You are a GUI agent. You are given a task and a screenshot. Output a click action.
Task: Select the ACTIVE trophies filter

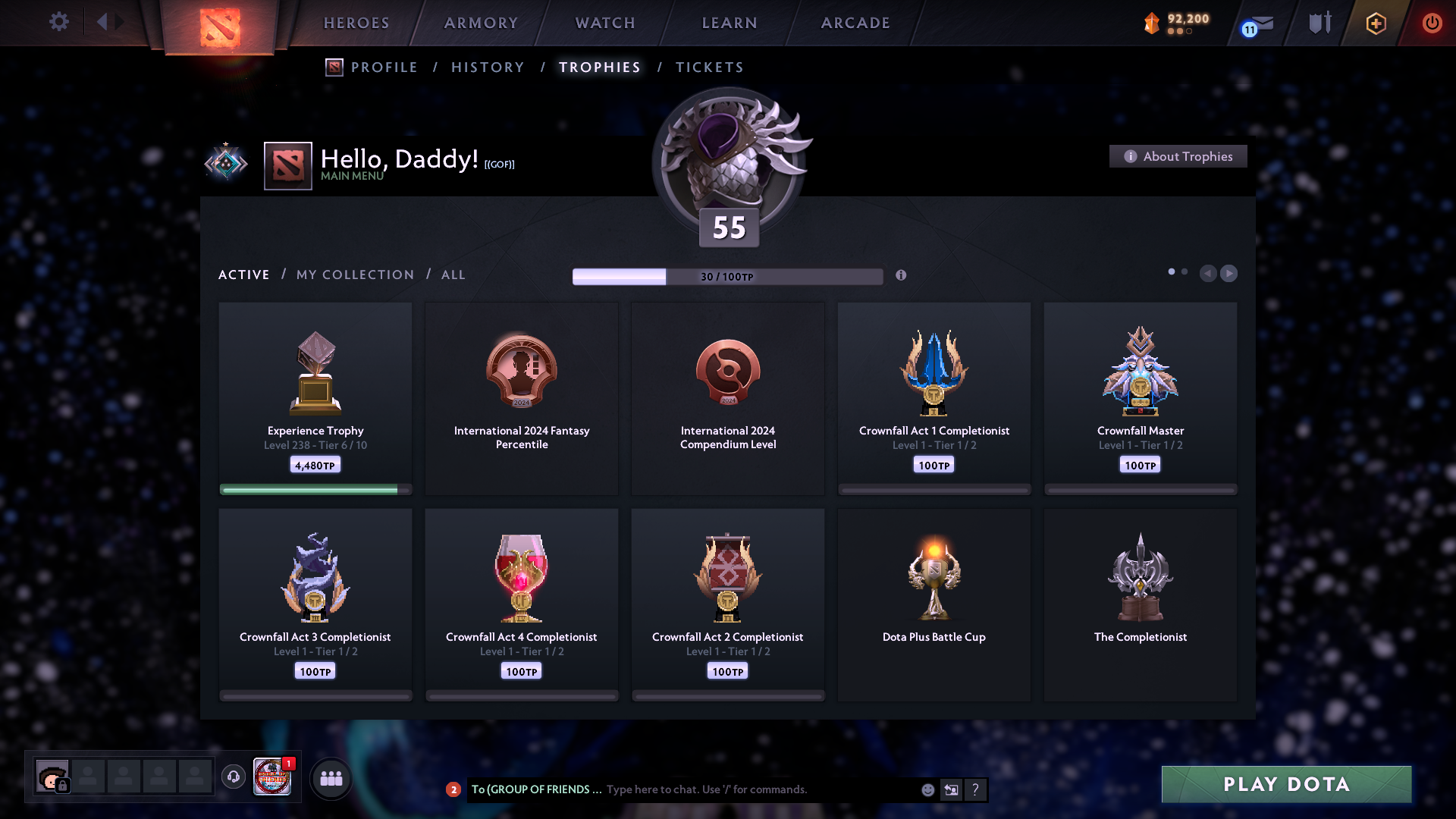pos(244,275)
